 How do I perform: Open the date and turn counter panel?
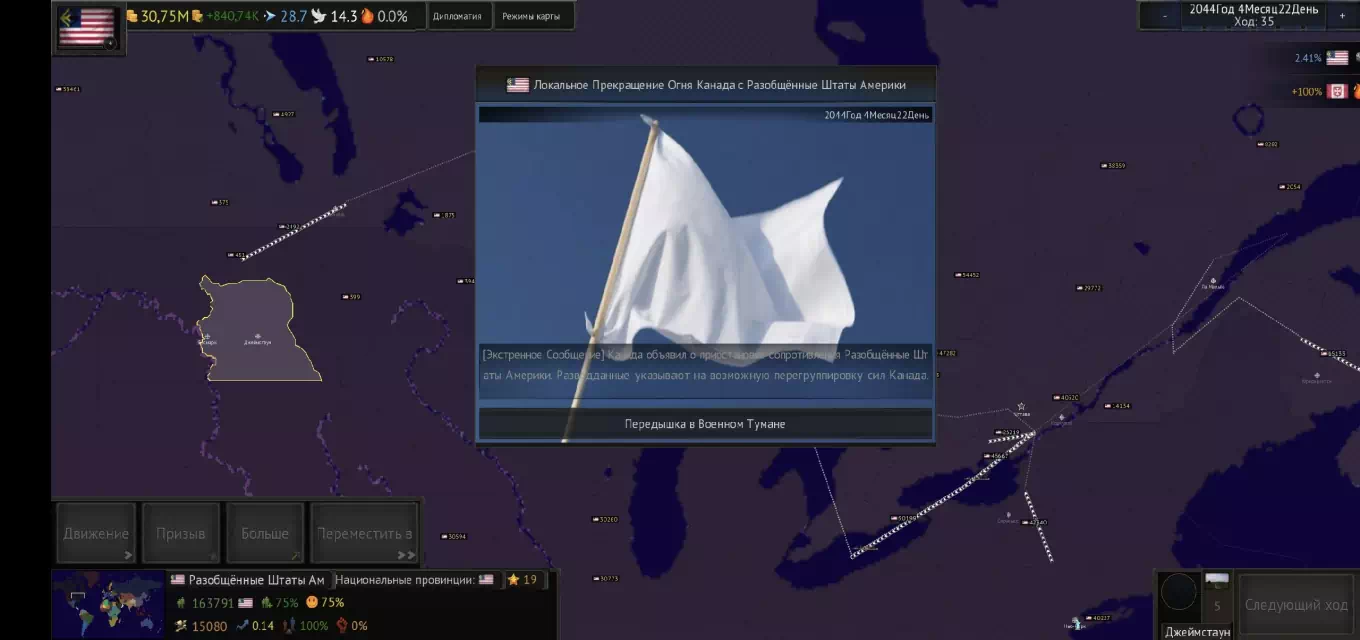pos(1253,16)
